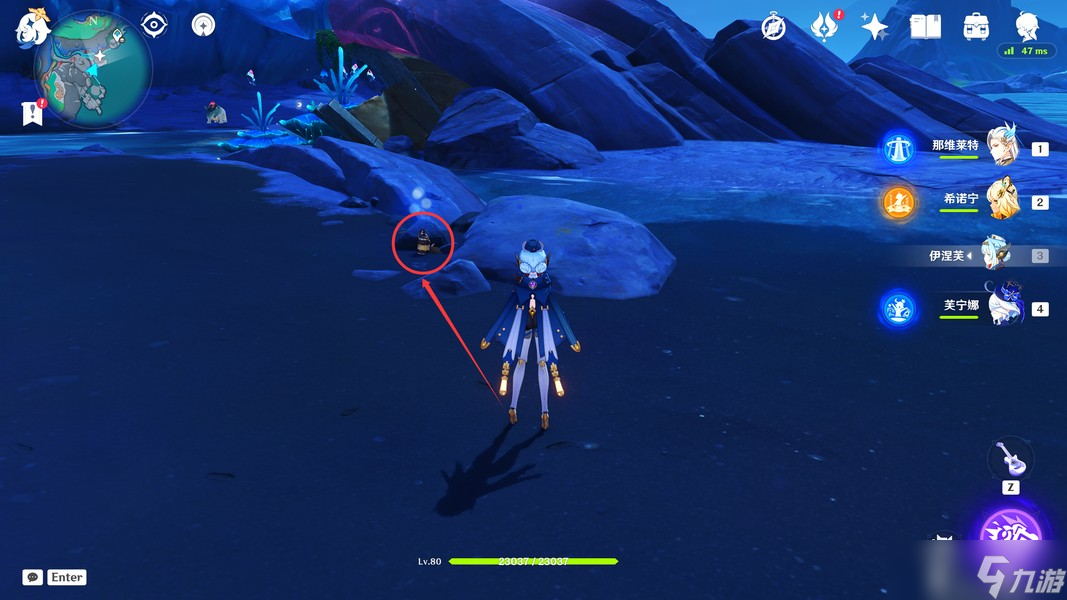Activate the elemental sight eye icon
The image size is (1067, 600).
[154, 25]
